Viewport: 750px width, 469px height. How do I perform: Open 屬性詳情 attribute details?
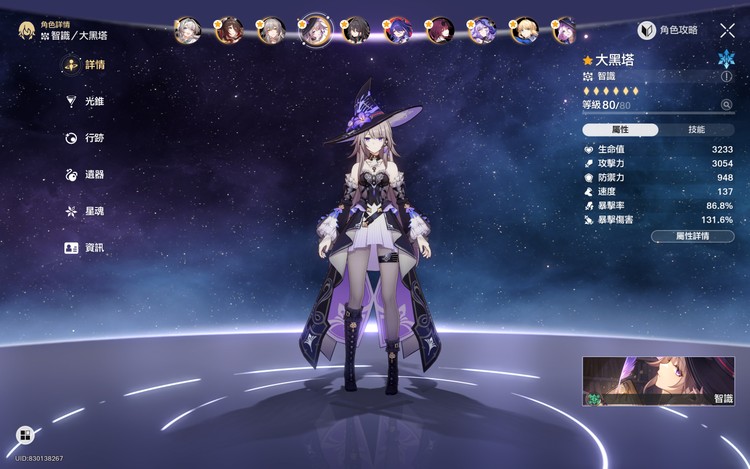click(692, 236)
